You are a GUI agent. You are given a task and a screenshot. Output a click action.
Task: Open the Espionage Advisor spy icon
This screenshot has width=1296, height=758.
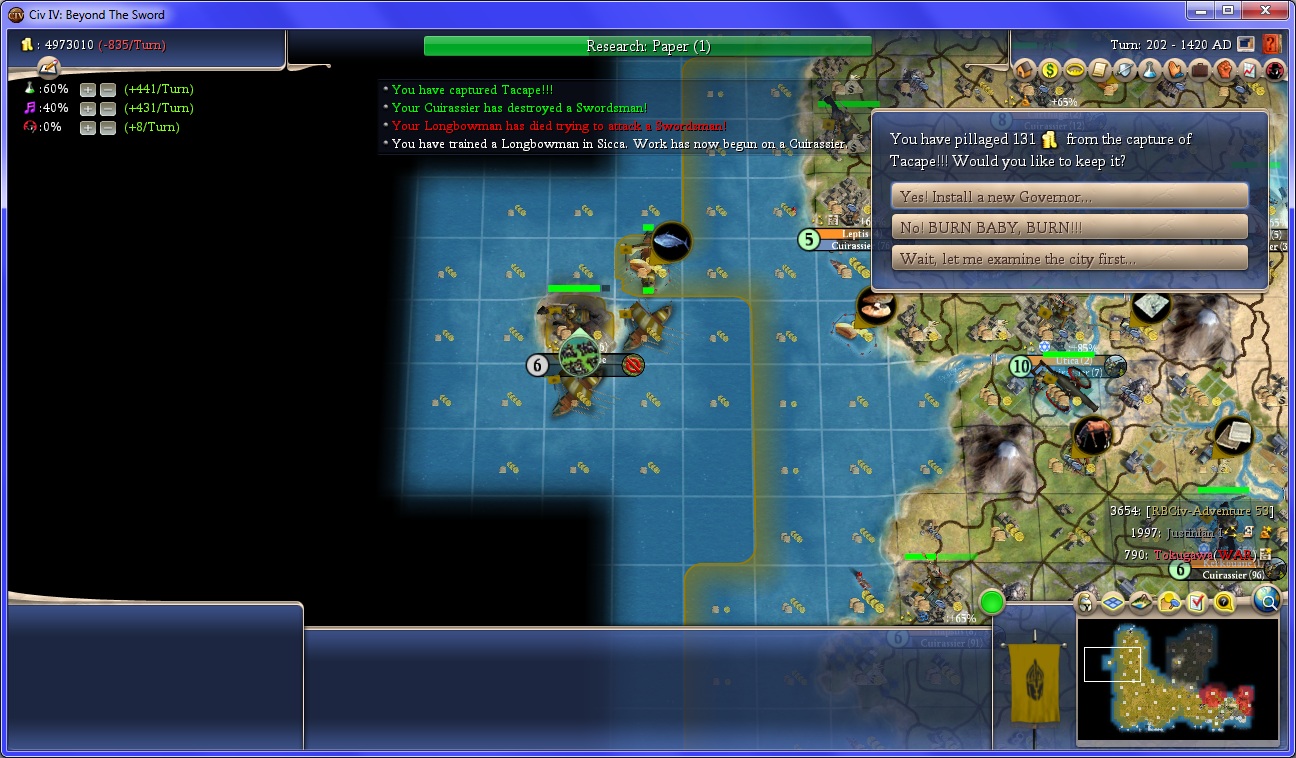click(1274, 70)
